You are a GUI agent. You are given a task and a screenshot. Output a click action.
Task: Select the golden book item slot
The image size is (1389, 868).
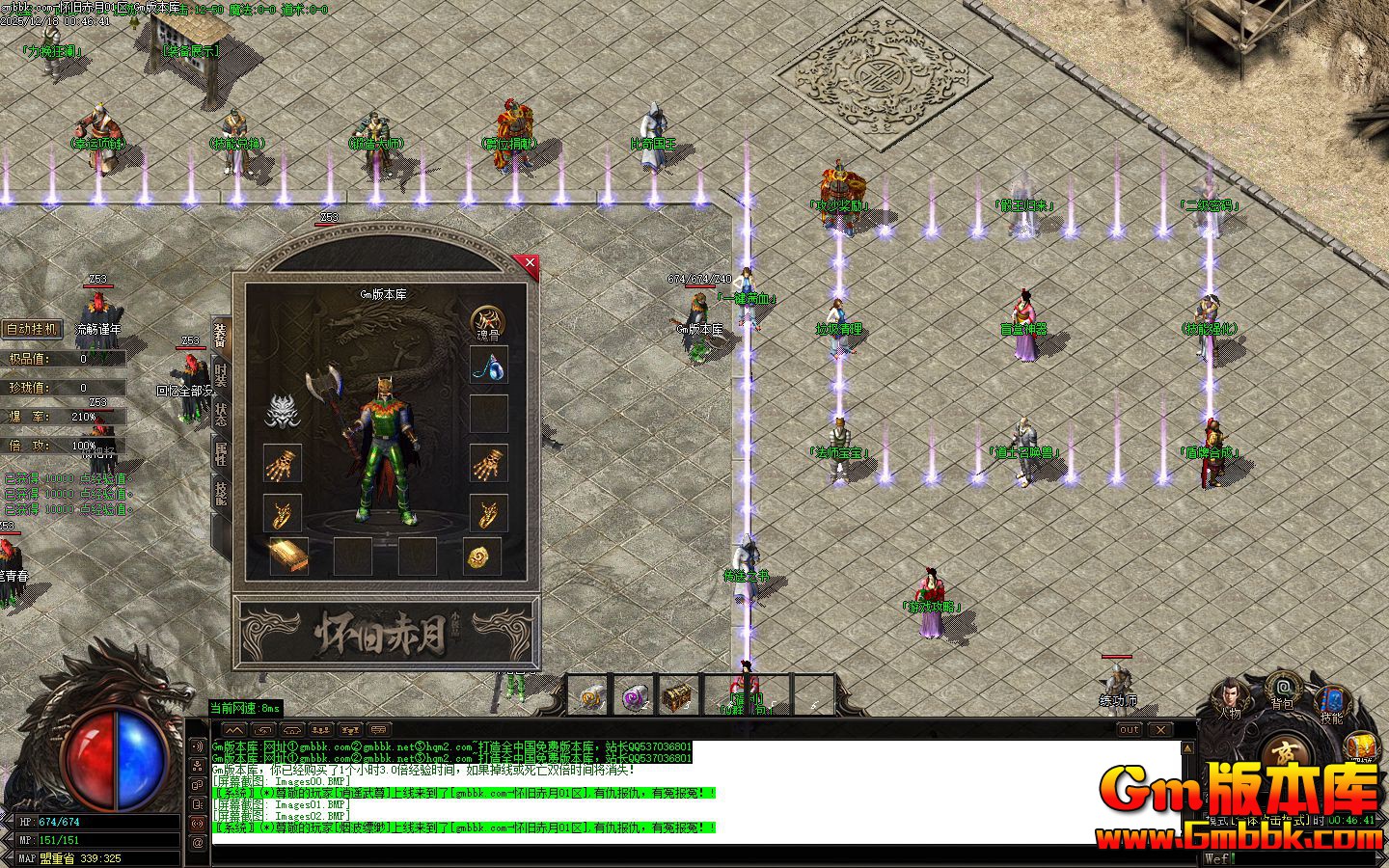click(x=287, y=556)
